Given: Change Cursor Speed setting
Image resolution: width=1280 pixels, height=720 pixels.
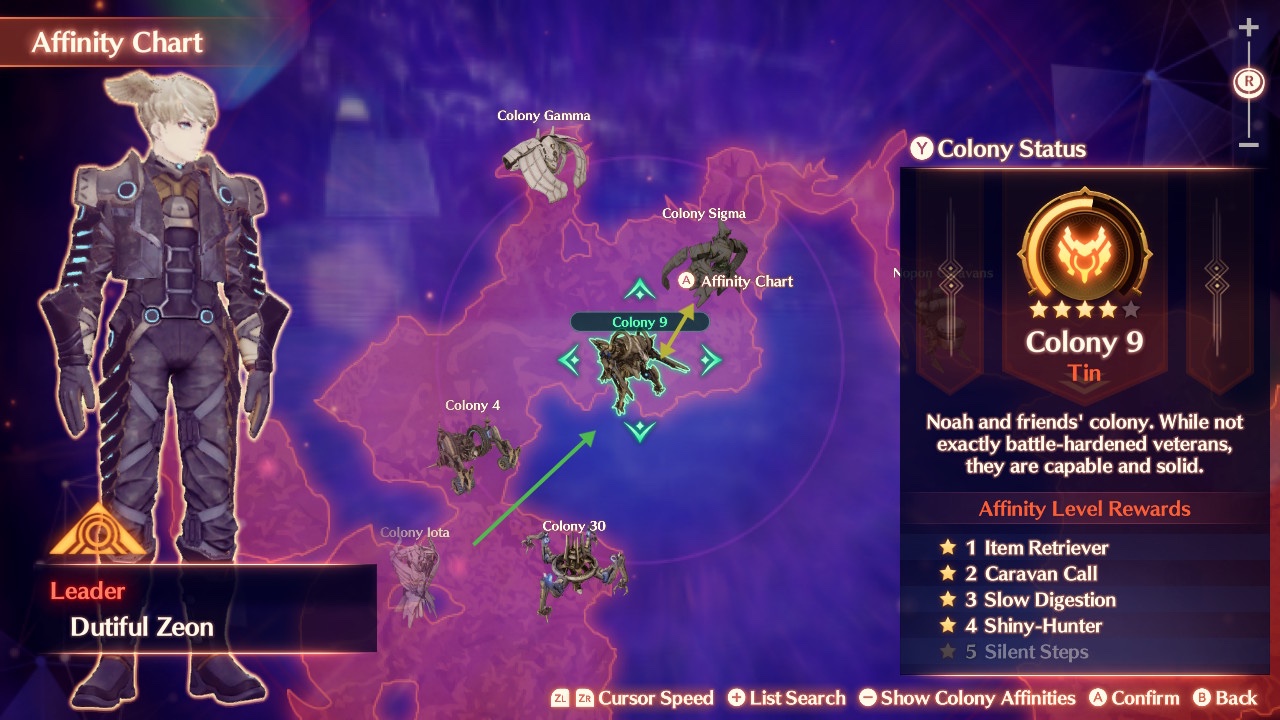Looking at the screenshot, I should (632, 698).
